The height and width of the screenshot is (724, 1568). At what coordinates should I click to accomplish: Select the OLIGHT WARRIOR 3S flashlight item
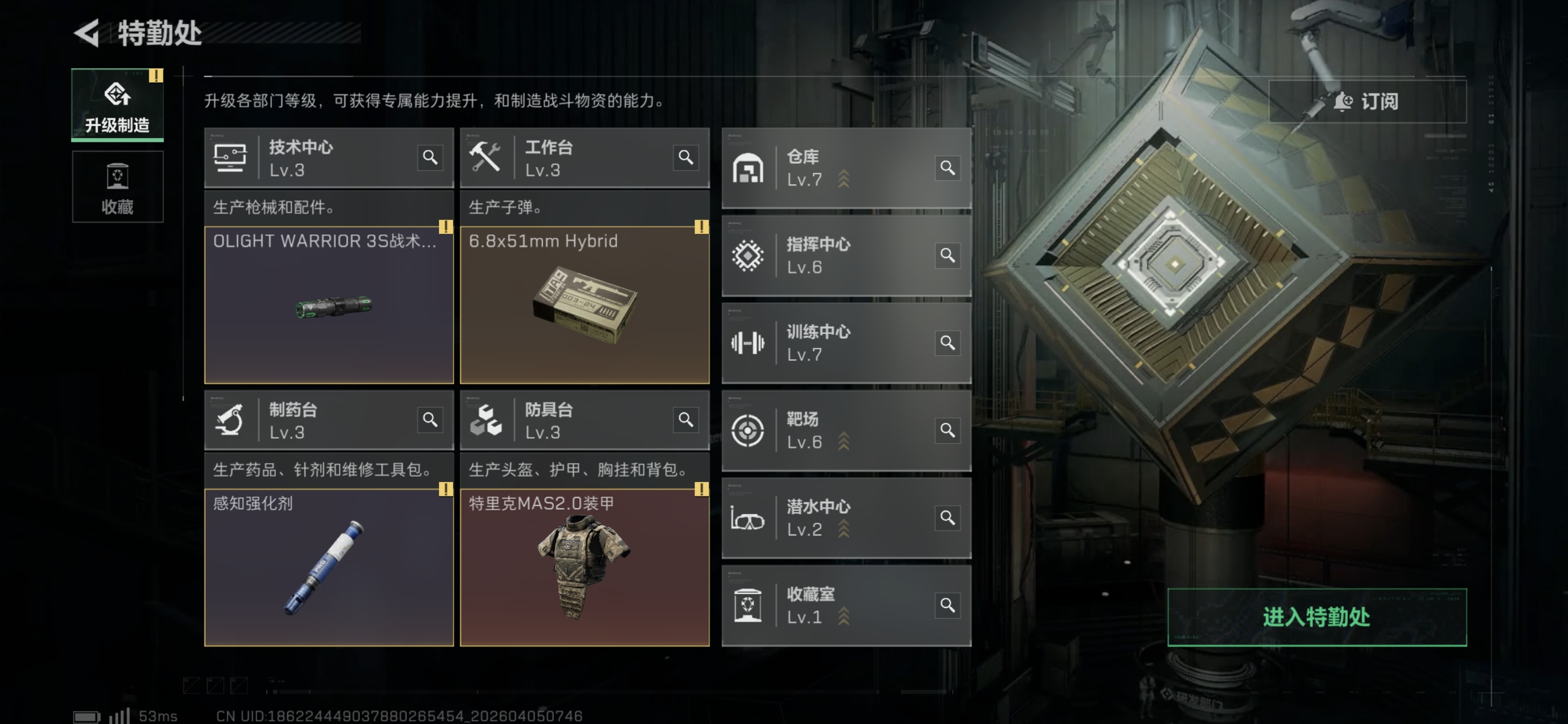point(329,304)
